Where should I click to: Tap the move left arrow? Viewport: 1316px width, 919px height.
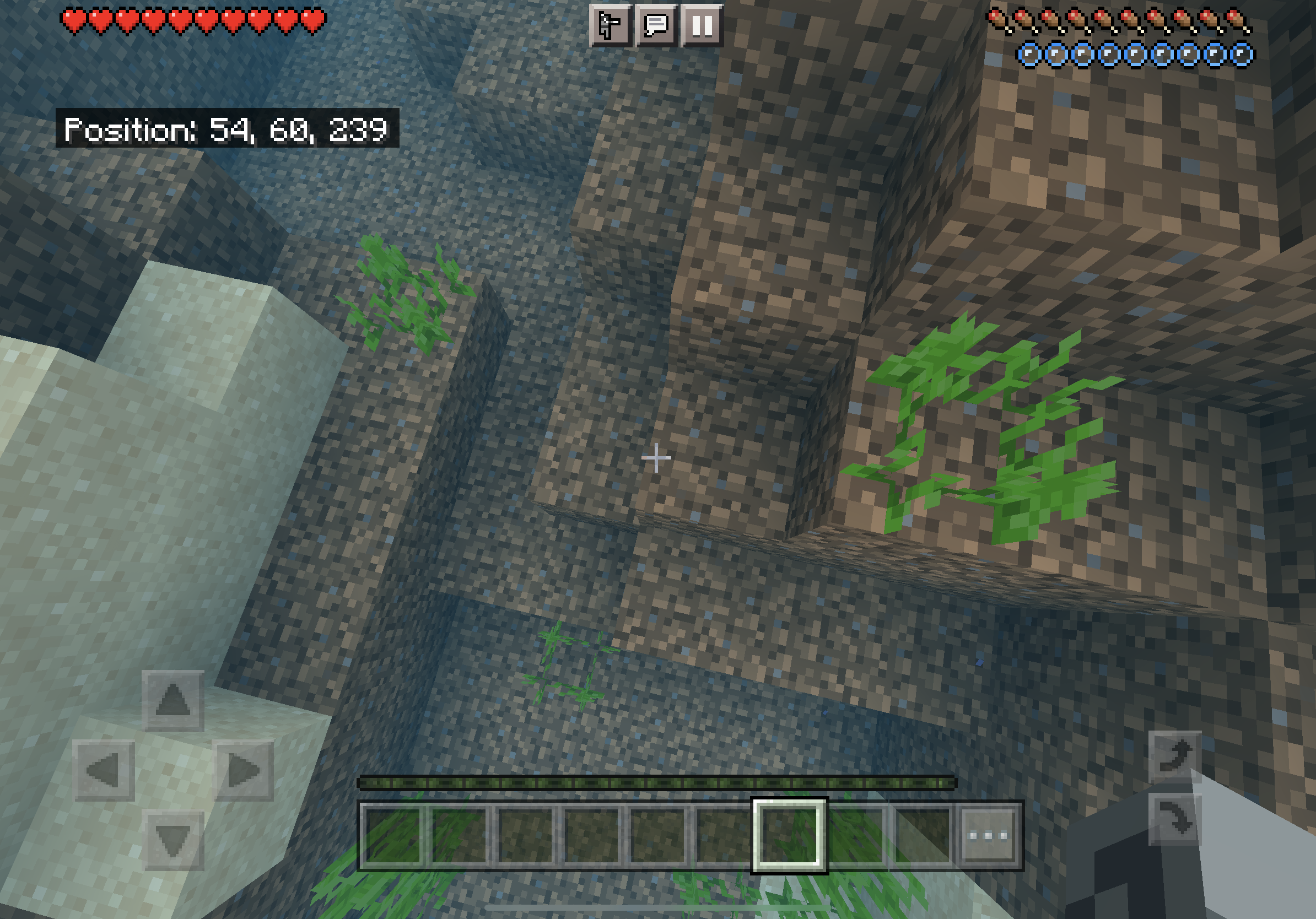[104, 771]
